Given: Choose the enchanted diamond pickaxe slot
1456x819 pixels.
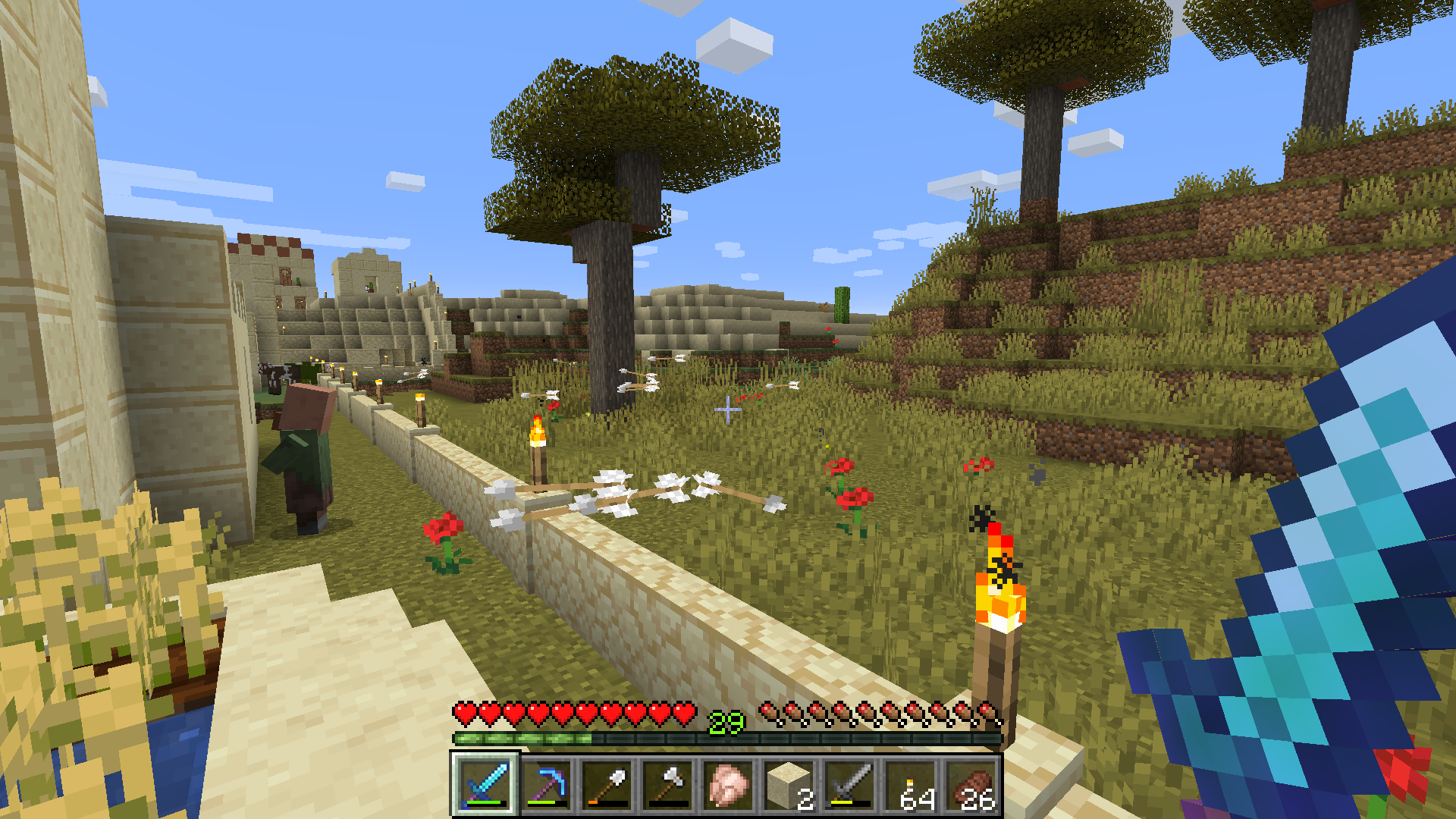Looking at the screenshot, I should click(546, 785).
